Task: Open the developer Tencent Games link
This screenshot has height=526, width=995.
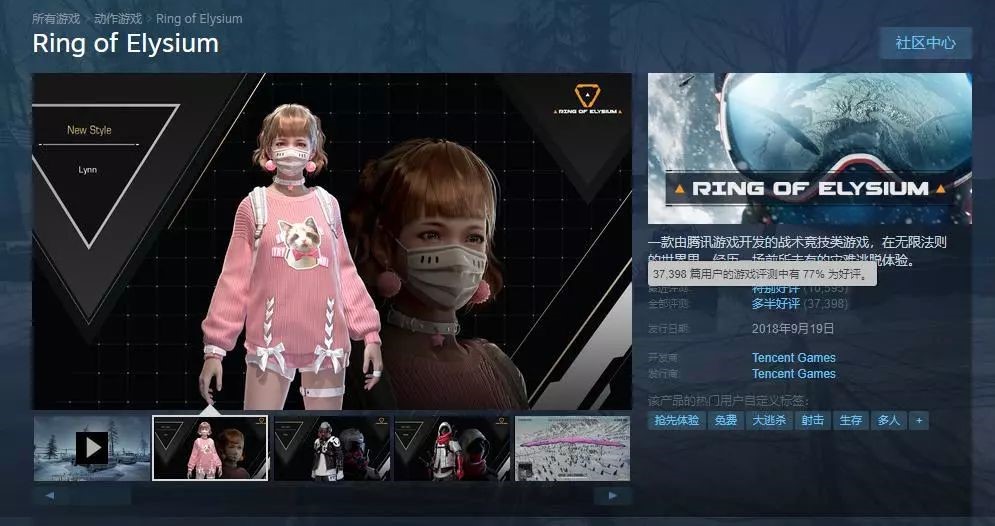Action: tap(793, 358)
